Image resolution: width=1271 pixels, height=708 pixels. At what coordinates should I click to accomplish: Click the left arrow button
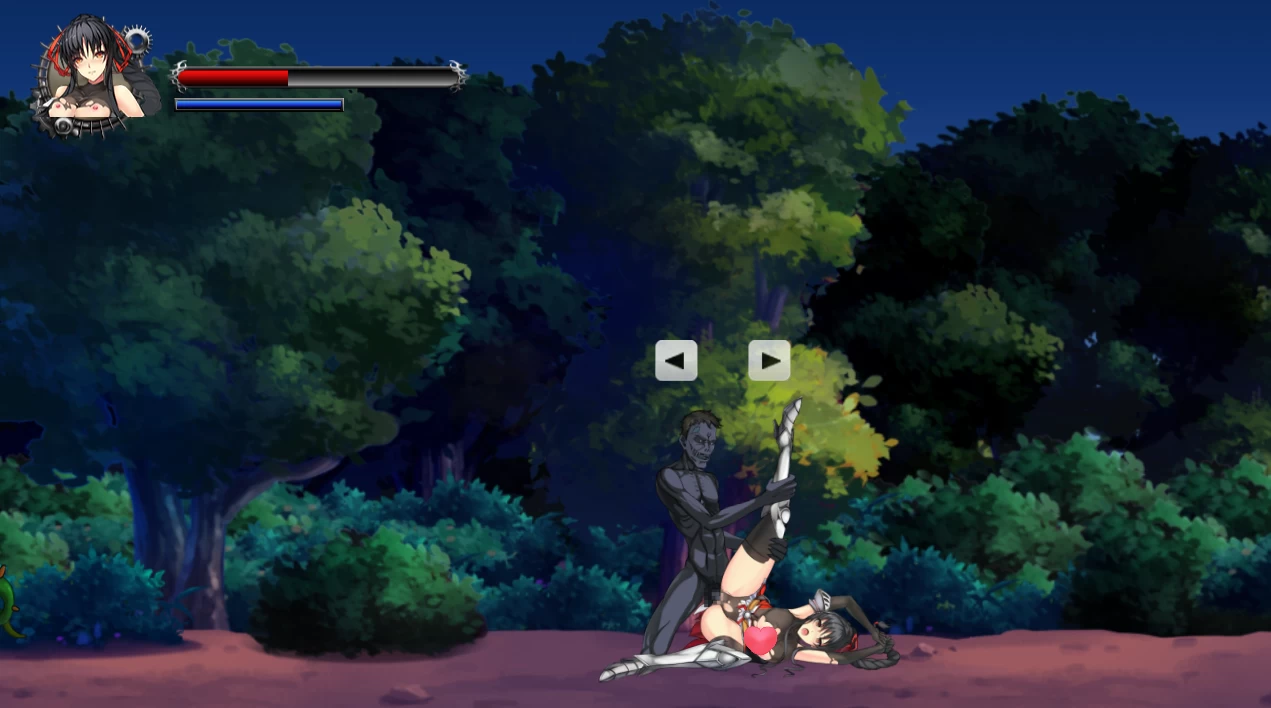[676, 360]
